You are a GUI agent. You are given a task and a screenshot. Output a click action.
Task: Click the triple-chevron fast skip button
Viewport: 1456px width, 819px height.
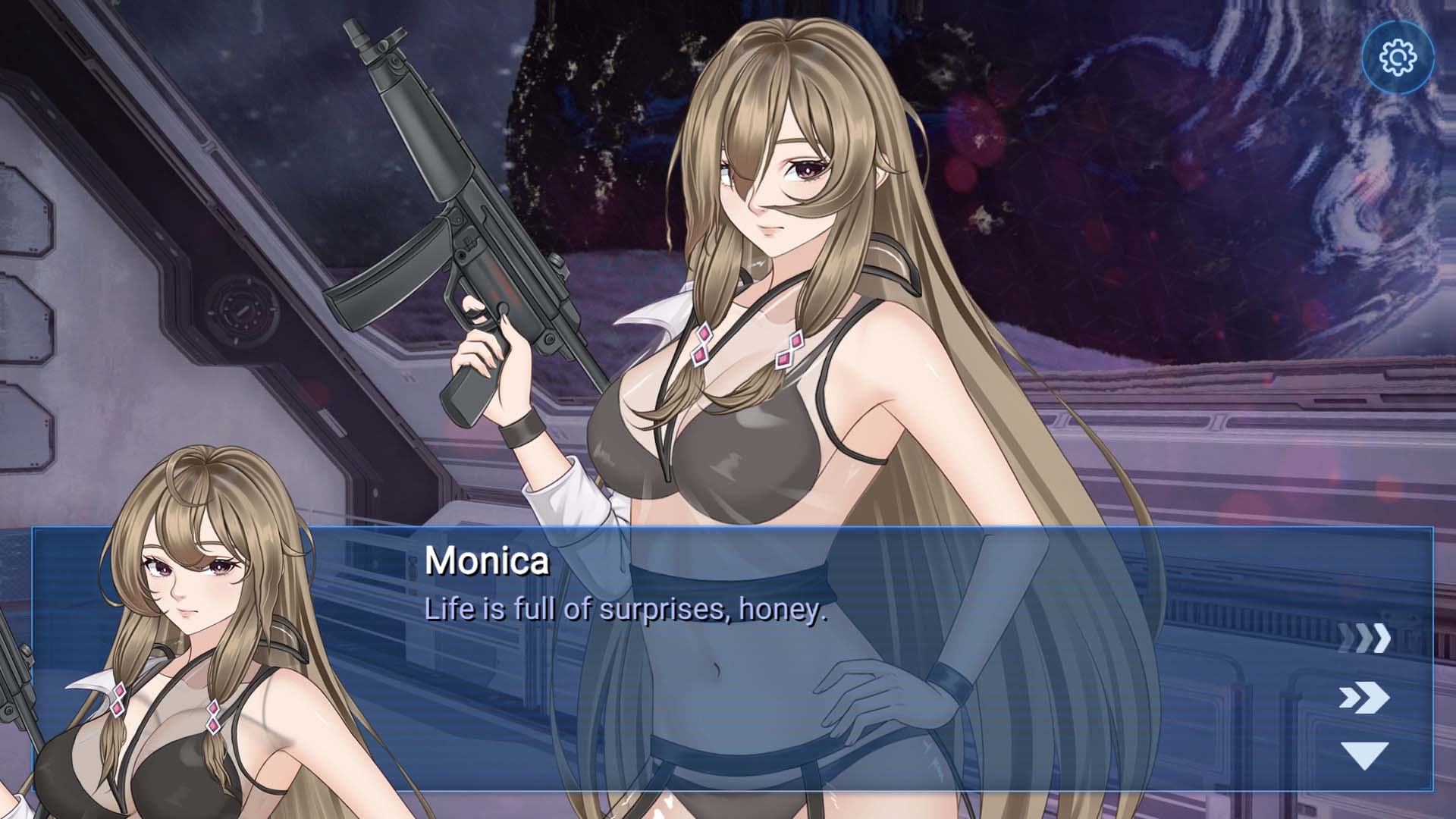tap(1363, 639)
